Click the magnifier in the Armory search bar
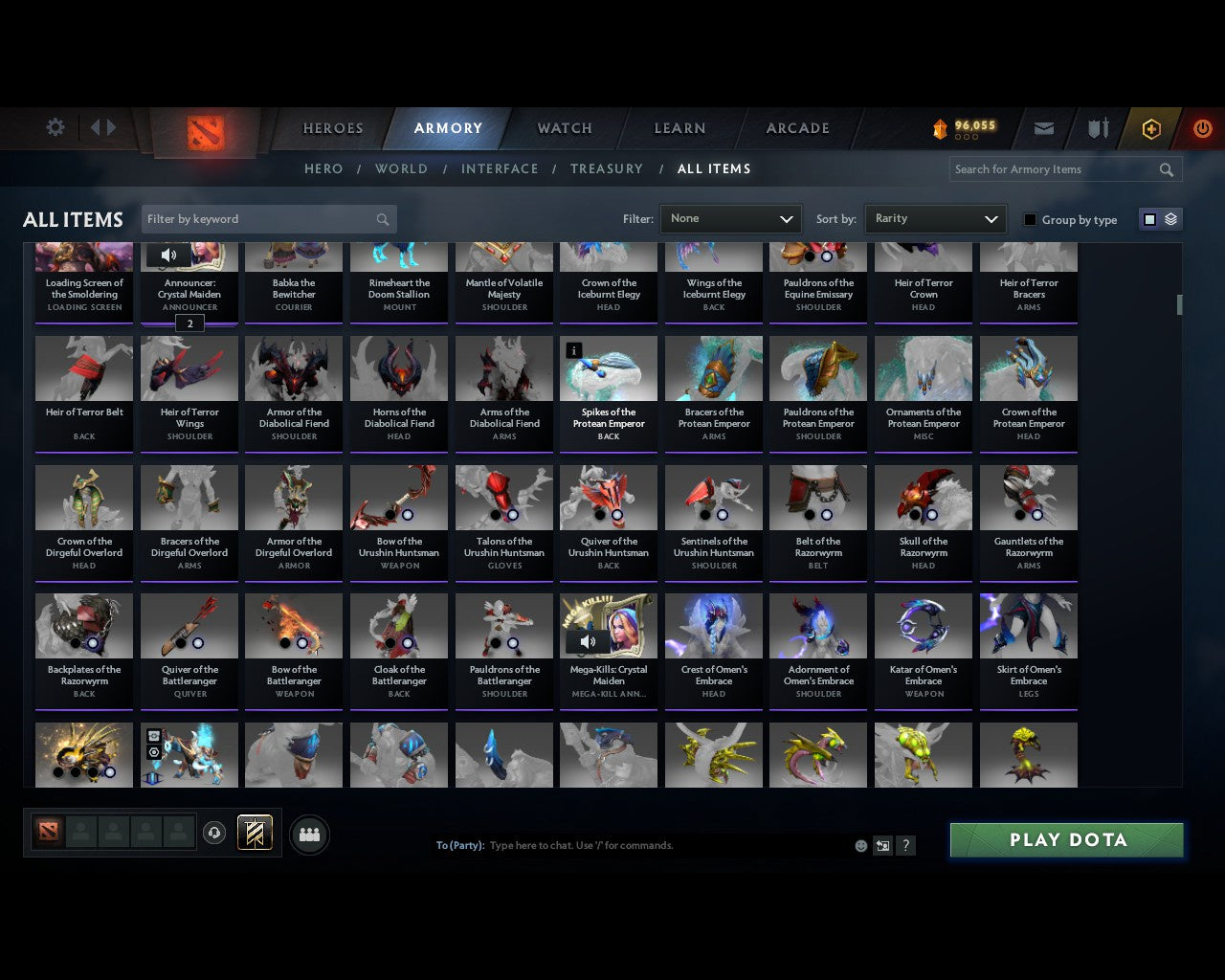The image size is (1225, 980). point(1166,169)
